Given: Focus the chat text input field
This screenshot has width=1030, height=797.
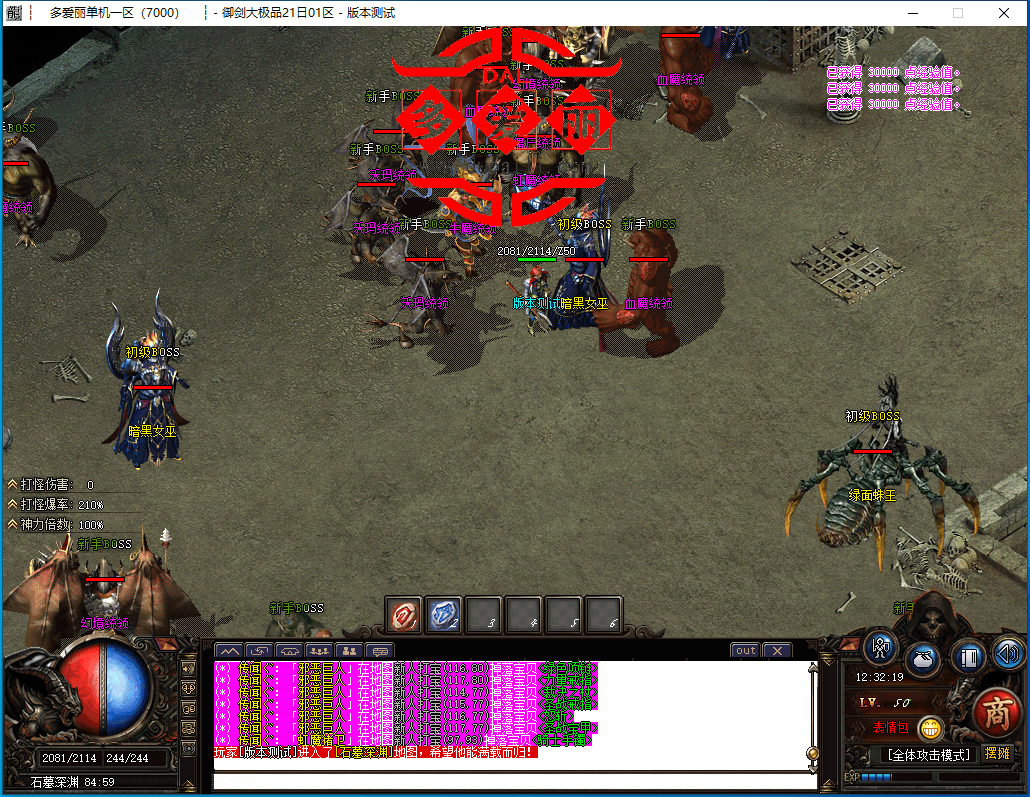Looking at the screenshot, I should pyautogui.click(x=510, y=781).
